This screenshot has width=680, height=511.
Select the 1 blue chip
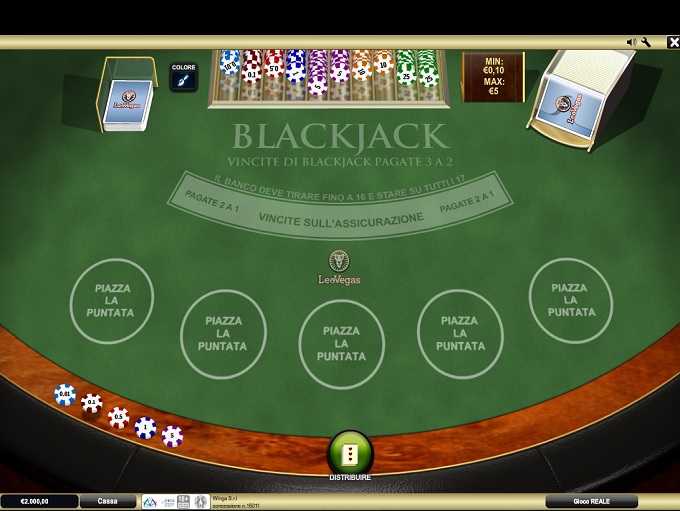[146, 427]
